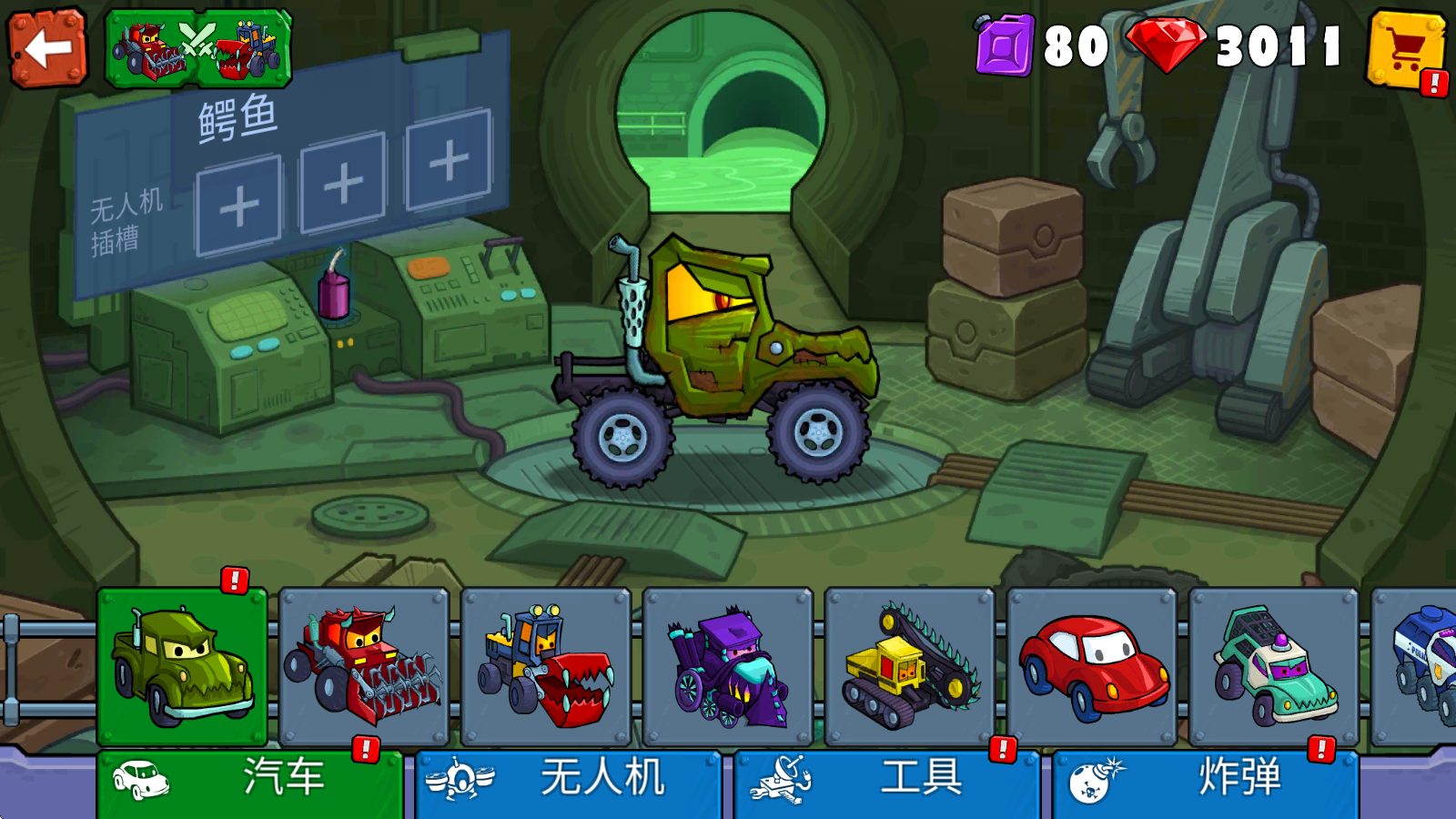Go back with the orange arrow button
This screenshot has height=819, width=1456.
[x=47, y=47]
